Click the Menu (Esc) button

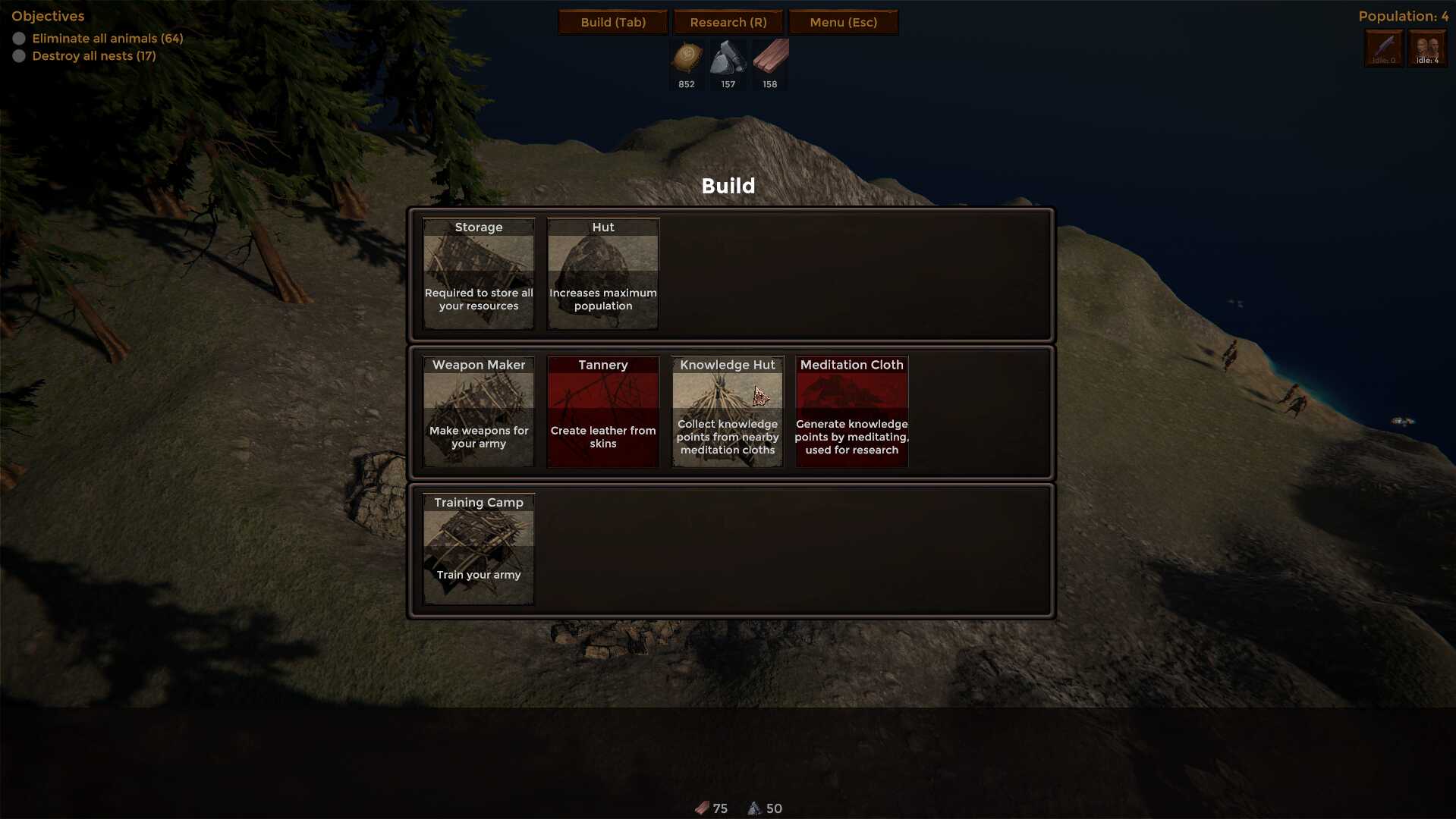843,22
